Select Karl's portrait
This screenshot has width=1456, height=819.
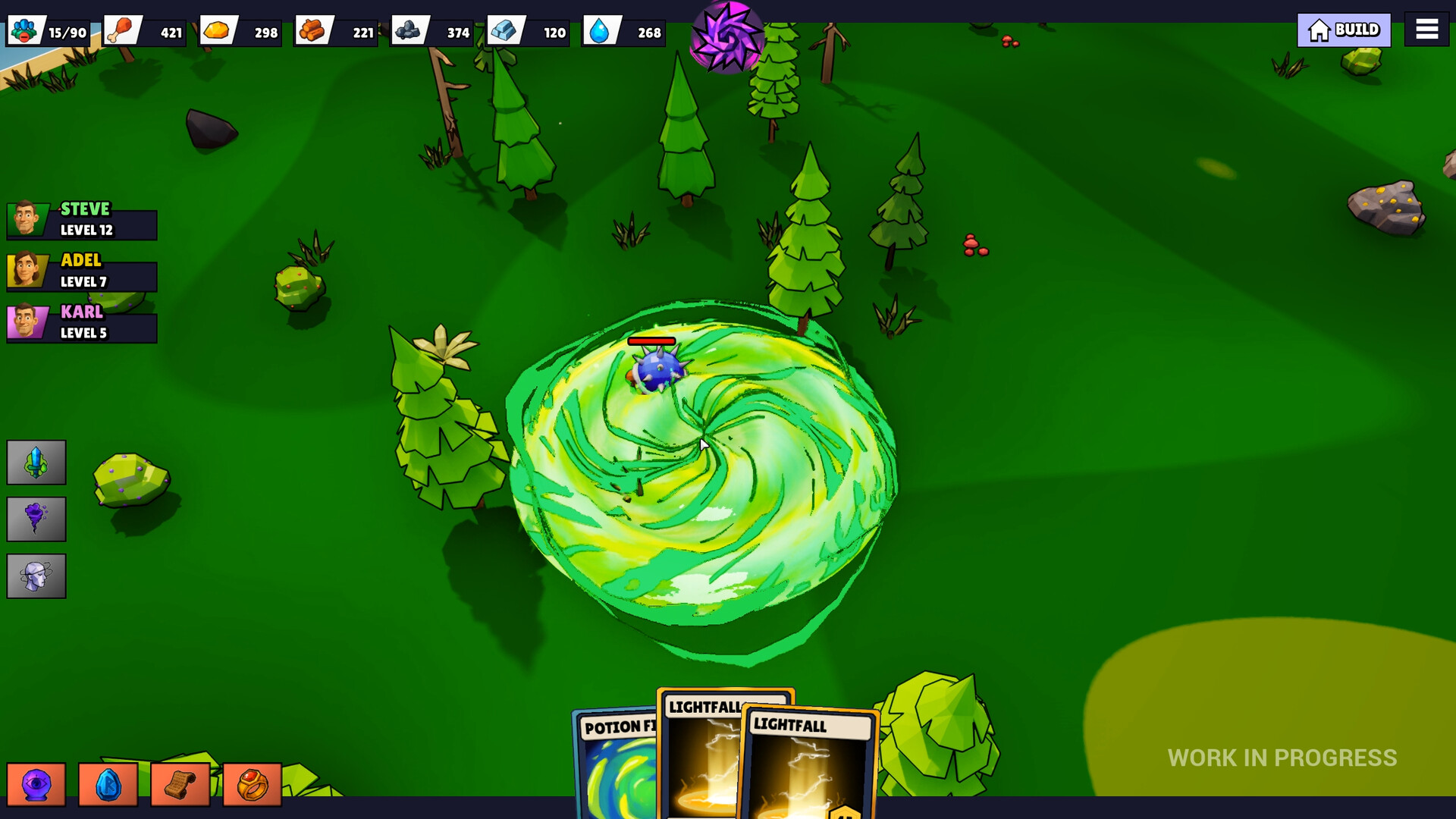[x=27, y=322]
